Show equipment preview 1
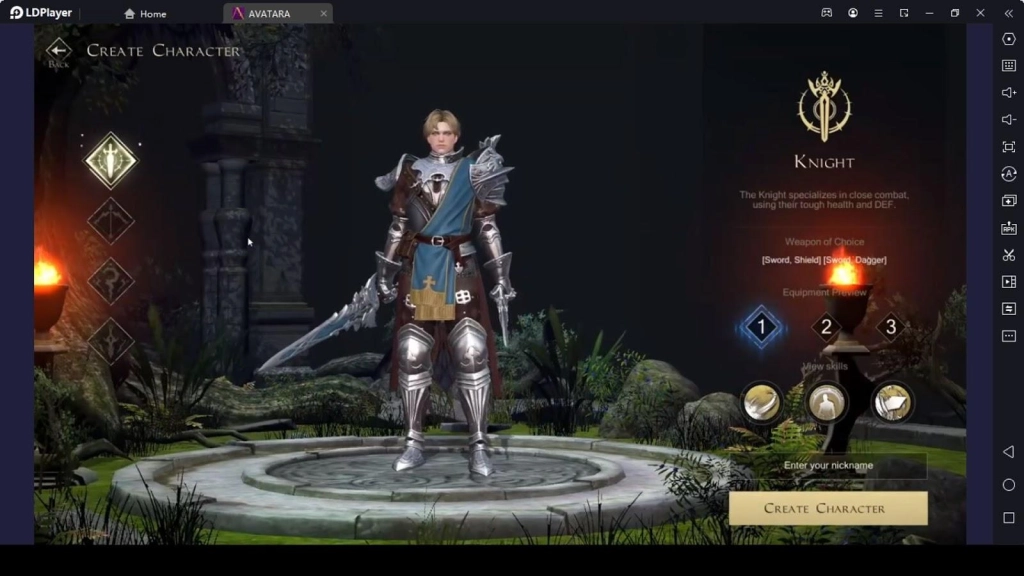Screen dimensions: 1024x576 tap(761, 327)
